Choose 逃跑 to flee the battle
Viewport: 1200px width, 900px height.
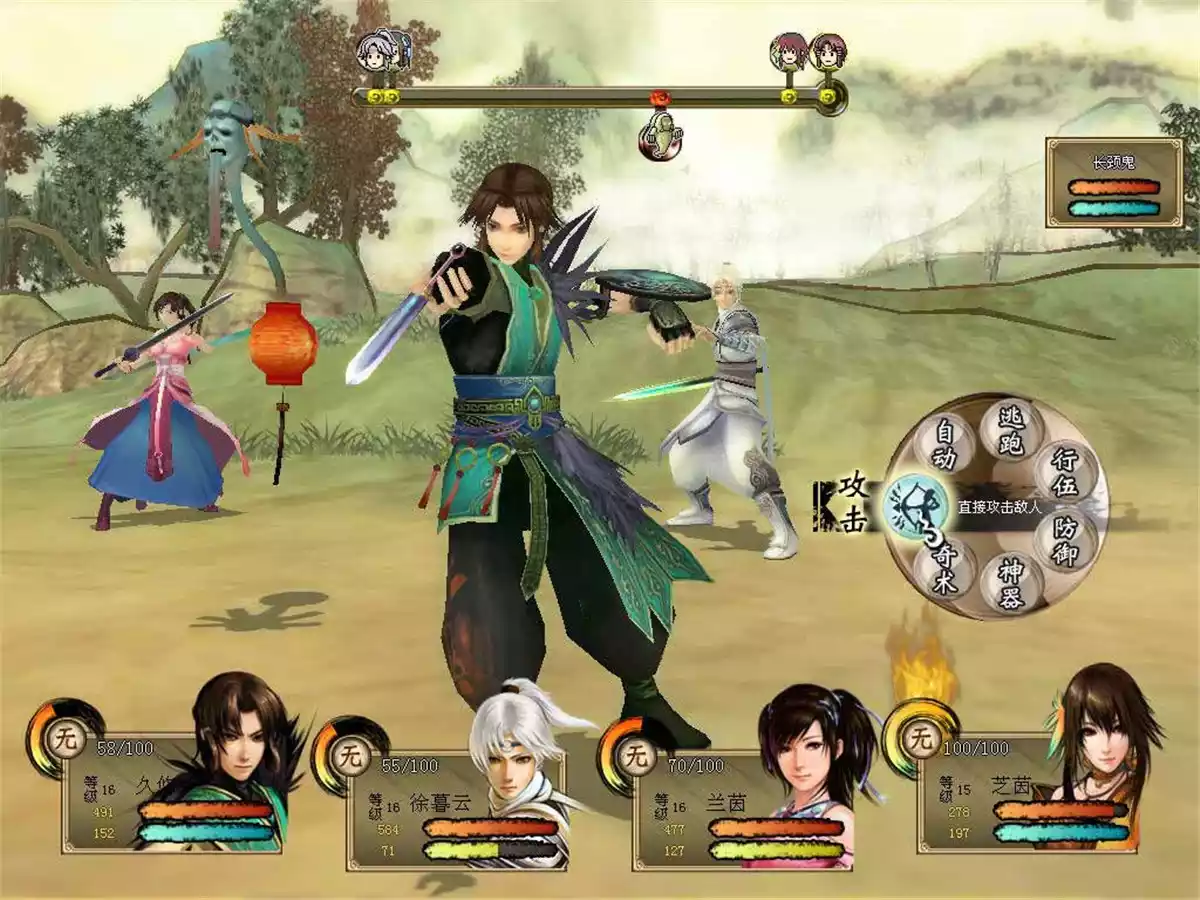(x=1011, y=430)
